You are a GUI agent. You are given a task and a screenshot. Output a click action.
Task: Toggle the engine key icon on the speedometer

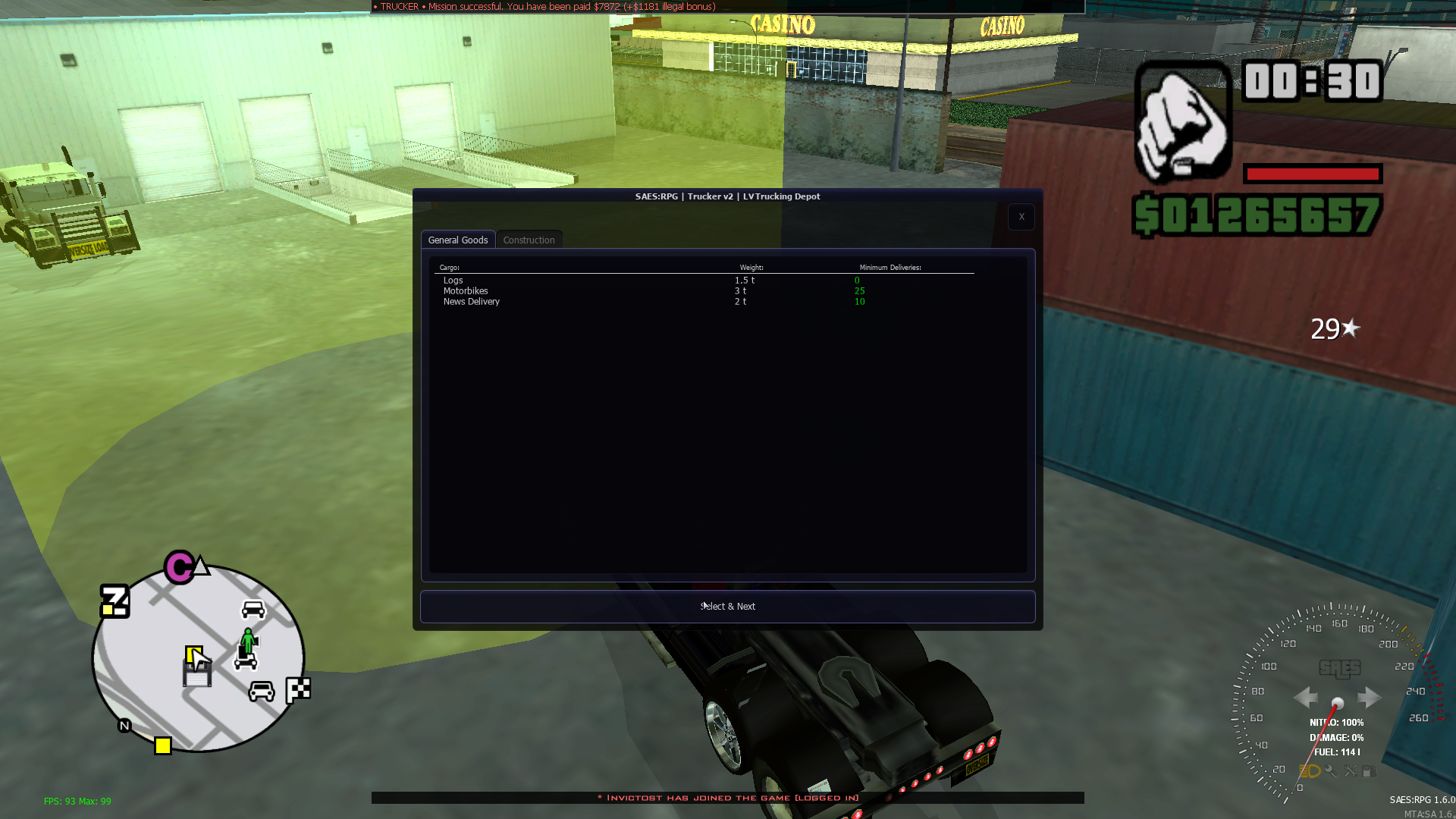tap(1331, 771)
